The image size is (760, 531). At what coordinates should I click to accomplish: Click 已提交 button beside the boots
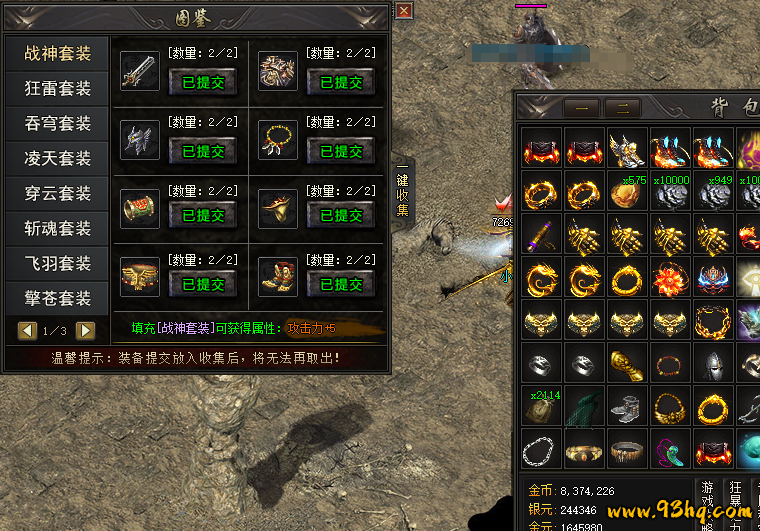341,284
